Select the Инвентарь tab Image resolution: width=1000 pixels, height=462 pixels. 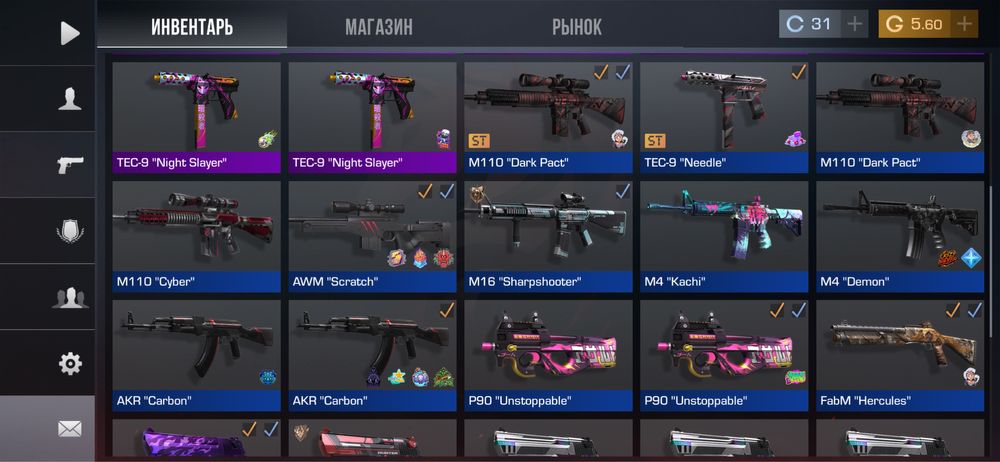(x=192, y=27)
